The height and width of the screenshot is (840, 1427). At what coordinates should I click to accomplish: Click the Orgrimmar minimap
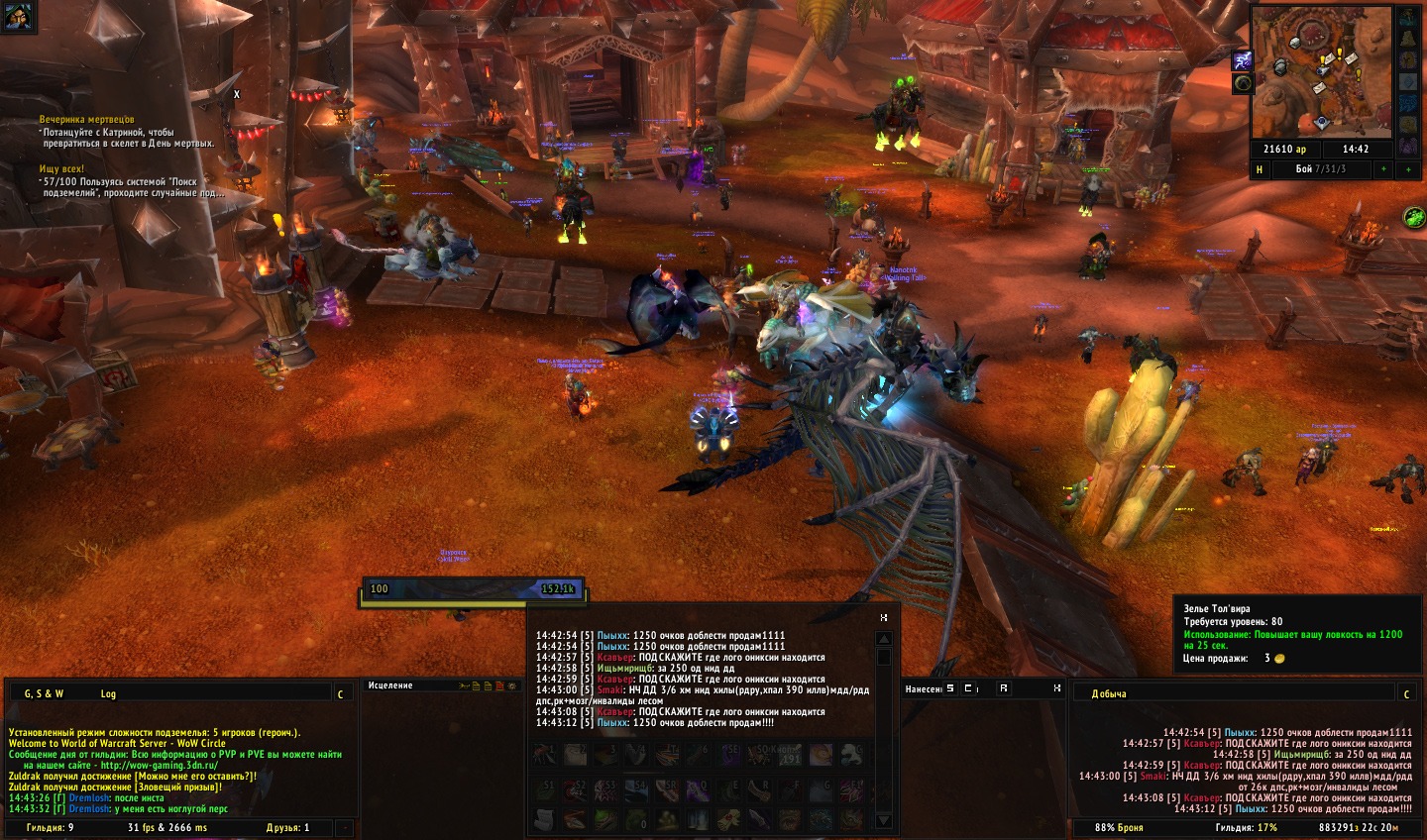tap(1322, 71)
